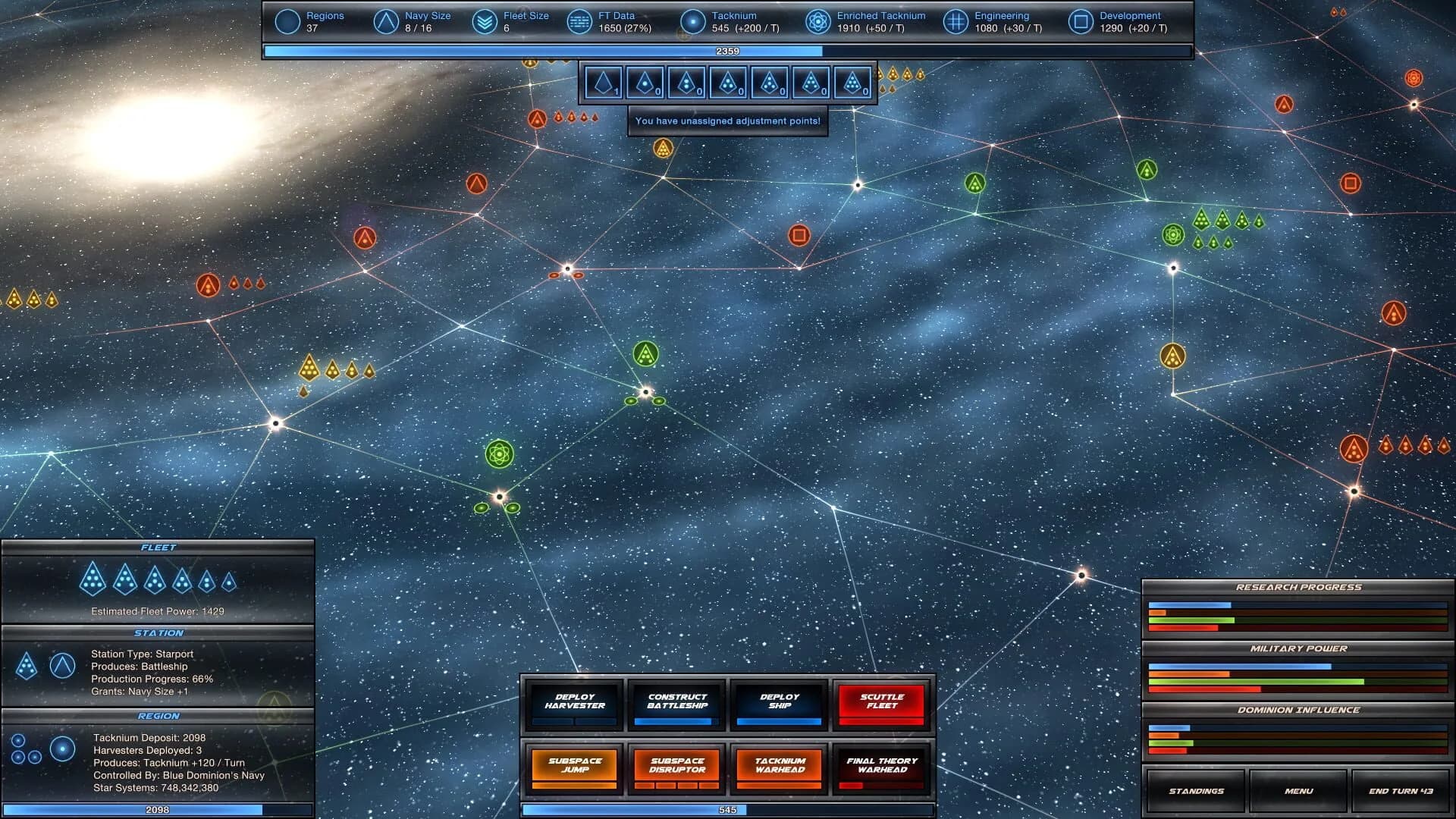Open the FT Data resource icon
Viewport: 1456px width, 819px height.
[x=579, y=21]
